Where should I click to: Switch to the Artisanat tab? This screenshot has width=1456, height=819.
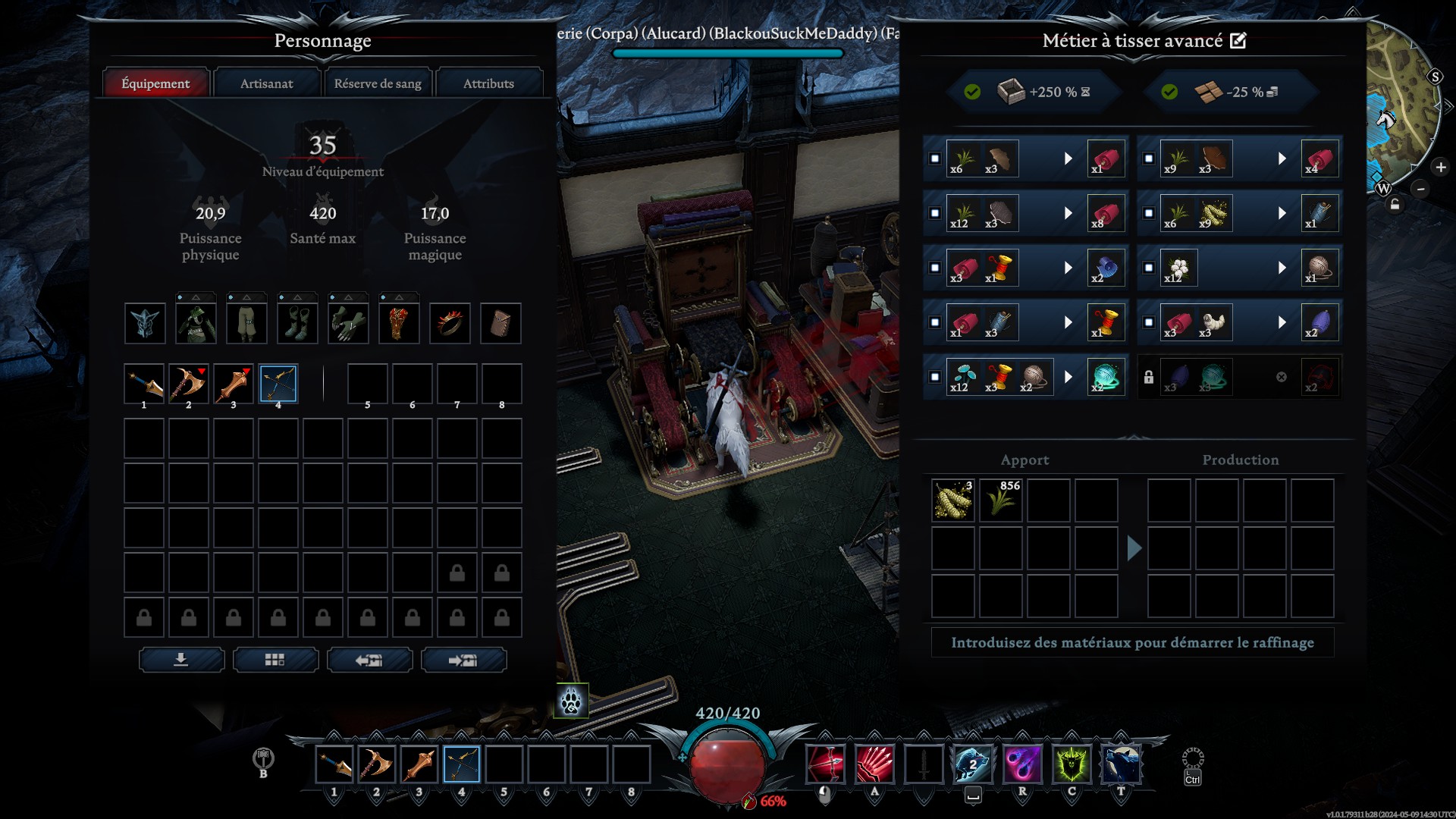266,83
